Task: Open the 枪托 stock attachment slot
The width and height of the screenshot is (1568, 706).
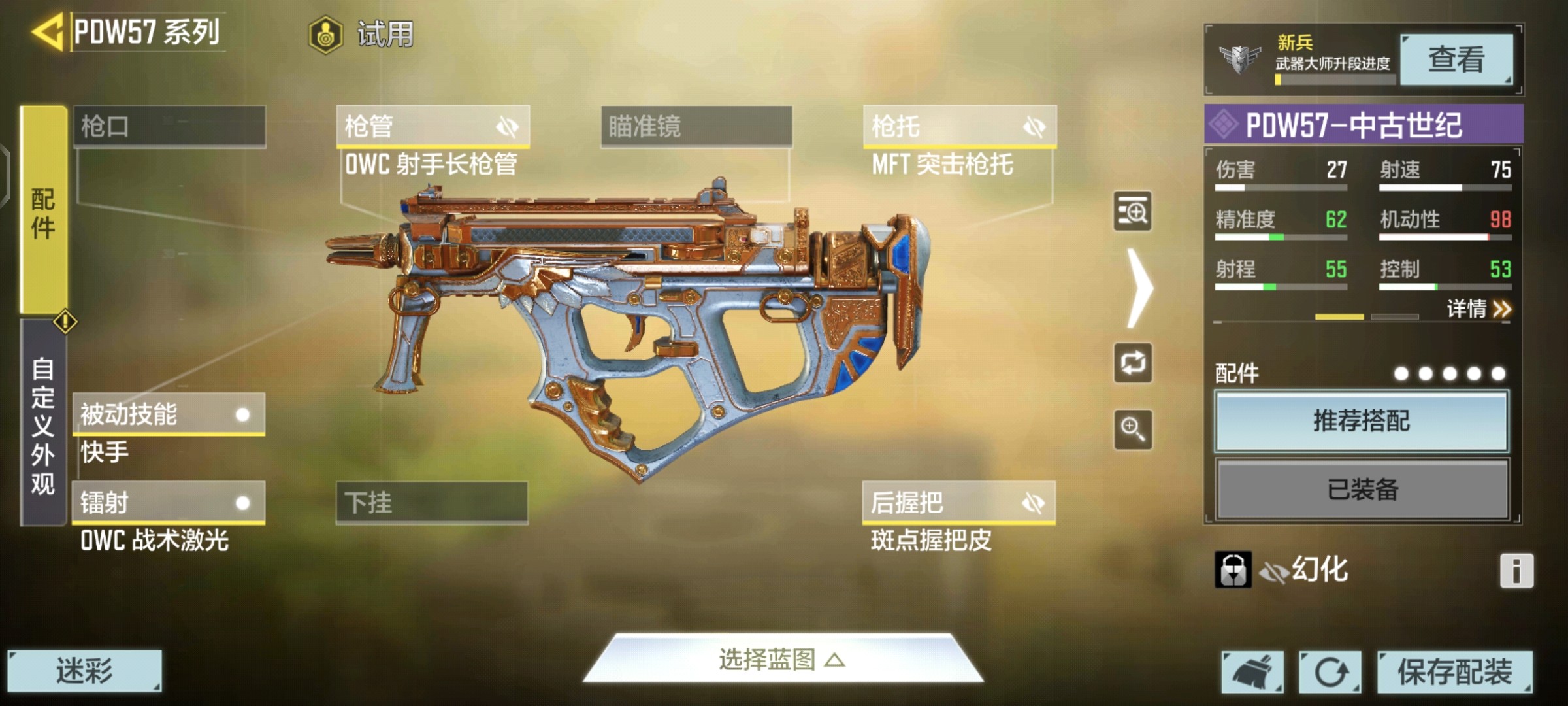Action: tap(959, 126)
